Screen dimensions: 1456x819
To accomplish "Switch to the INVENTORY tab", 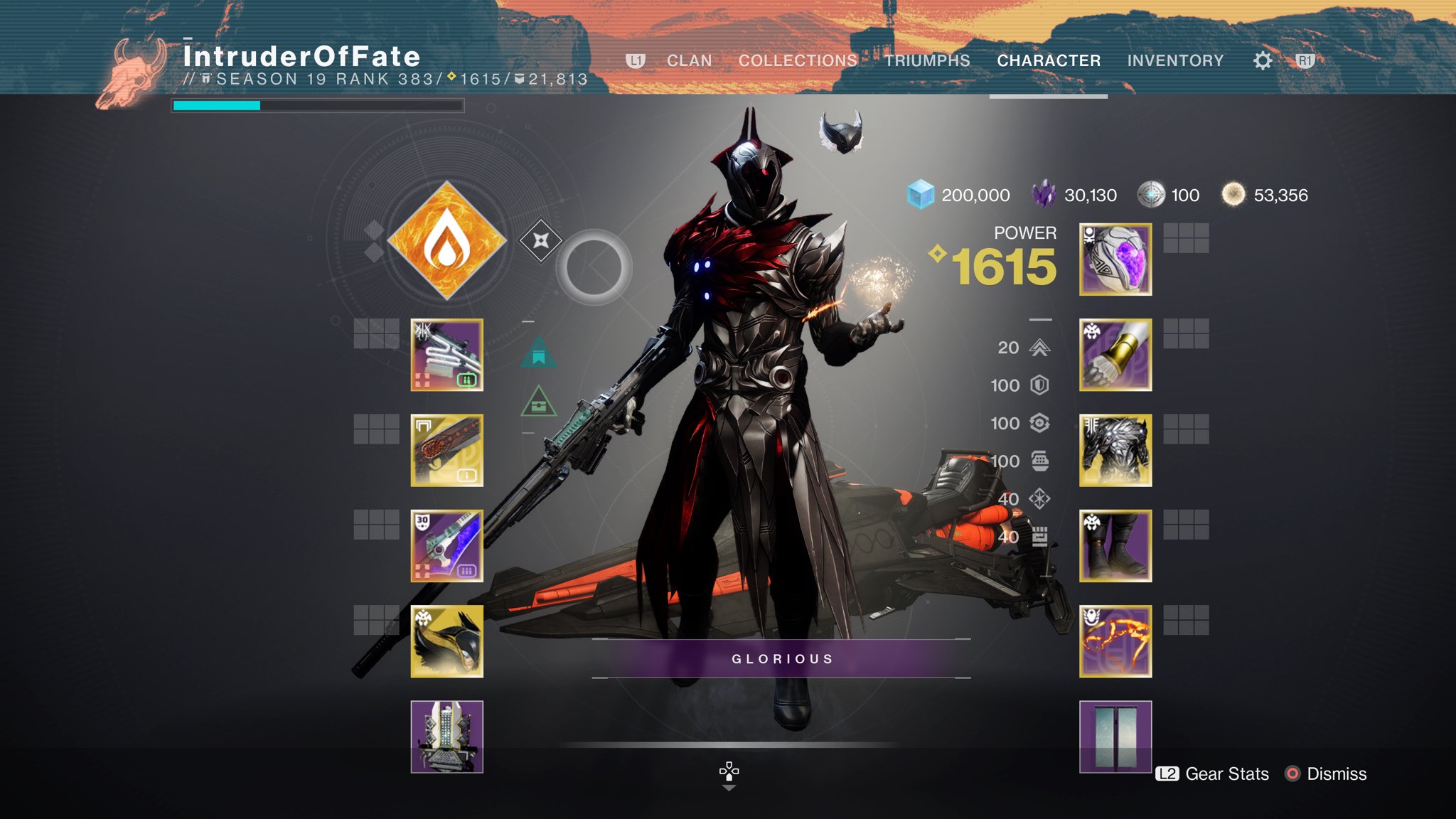I will pos(1175,60).
